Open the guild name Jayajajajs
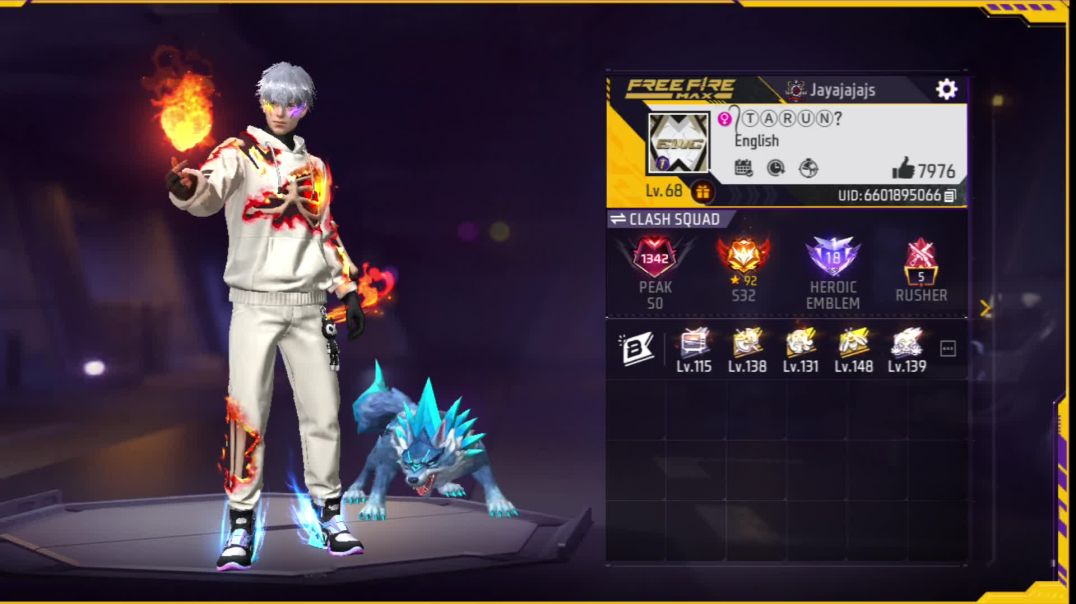Image resolution: width=1076 pixels, height=604 pixels. (x=842, y=90)
